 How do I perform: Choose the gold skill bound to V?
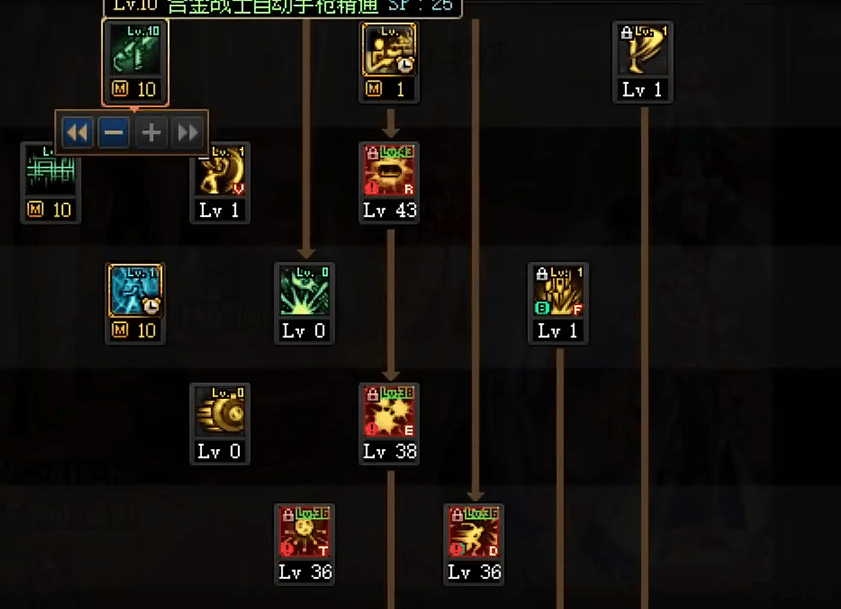click(x=220, y=171)
